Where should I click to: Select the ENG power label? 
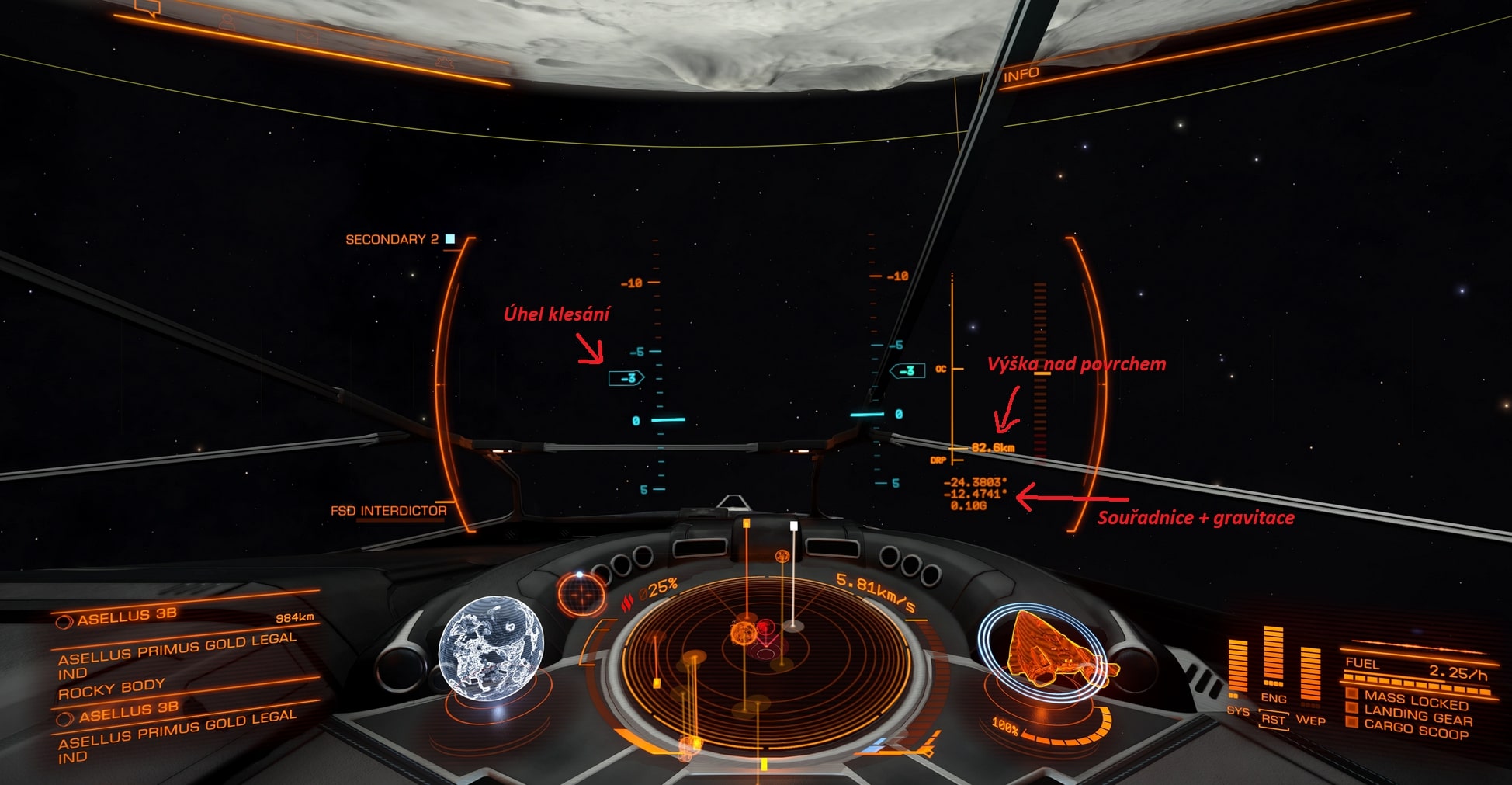click(1274, 698)
